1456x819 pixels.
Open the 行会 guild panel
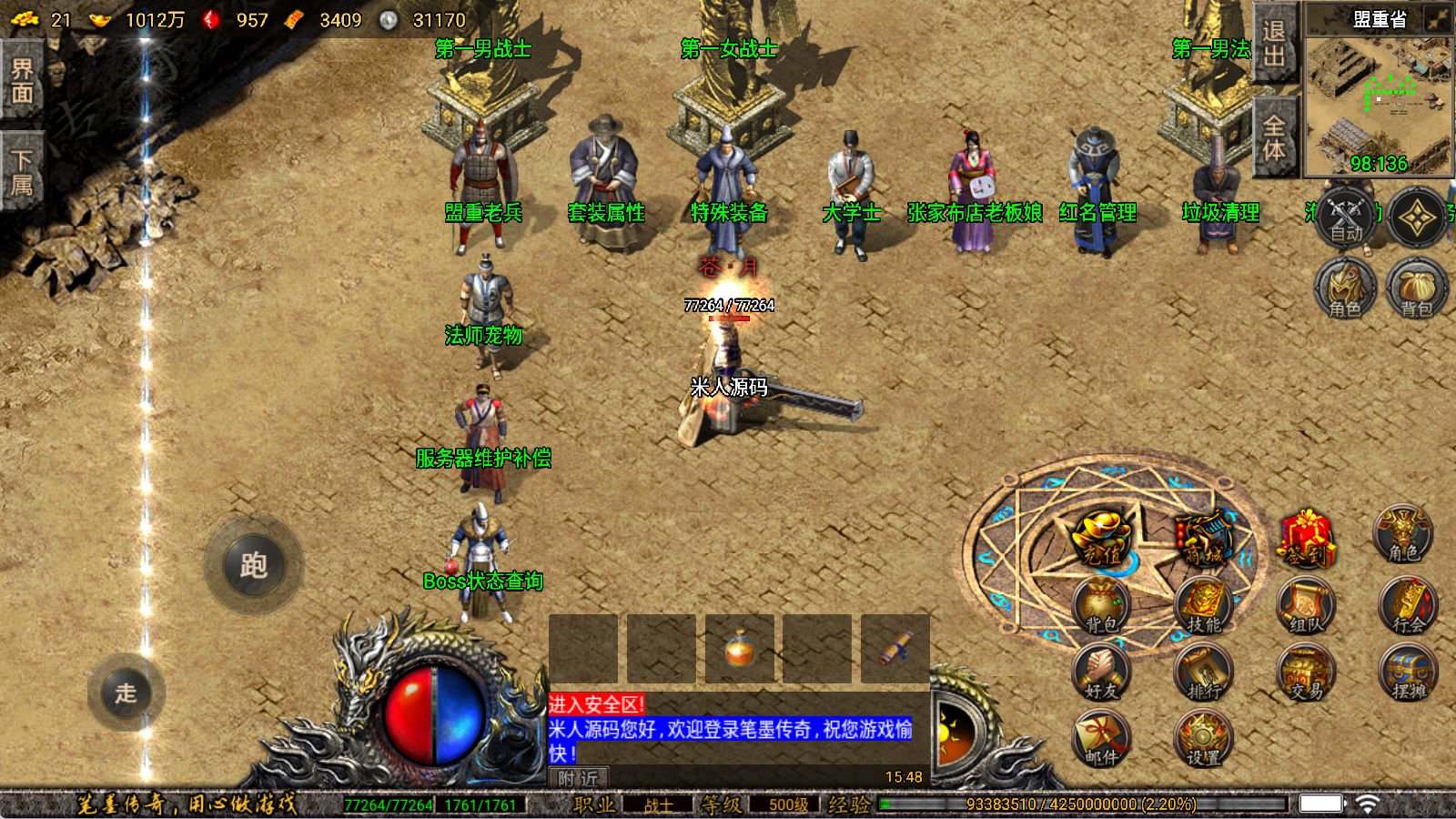[1408, 607]
